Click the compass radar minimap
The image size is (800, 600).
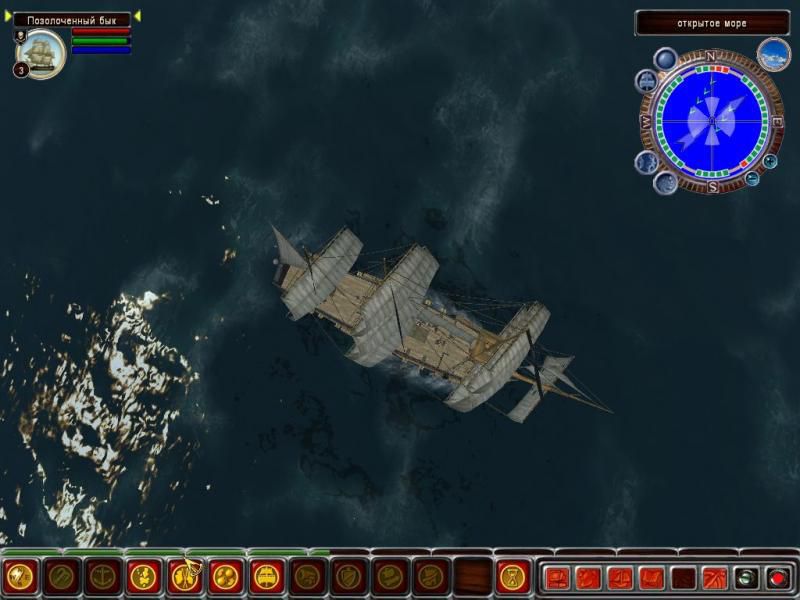(711, 122)
